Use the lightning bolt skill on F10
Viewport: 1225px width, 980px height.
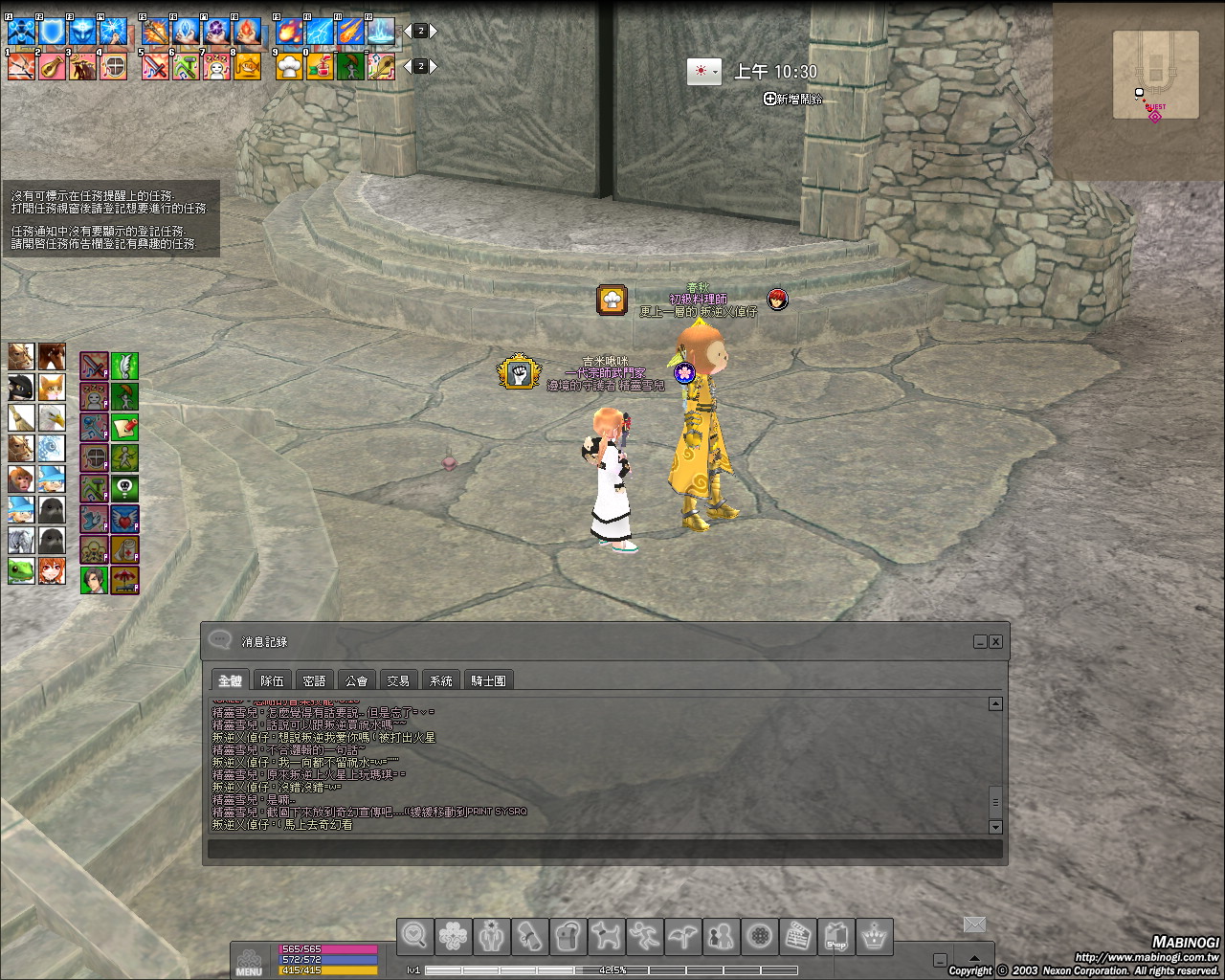(320, 32)
